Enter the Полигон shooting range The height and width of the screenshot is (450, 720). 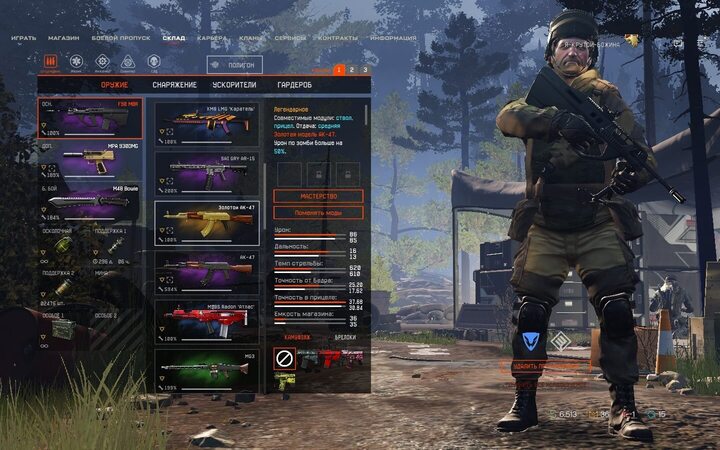[x=235, y=64]
